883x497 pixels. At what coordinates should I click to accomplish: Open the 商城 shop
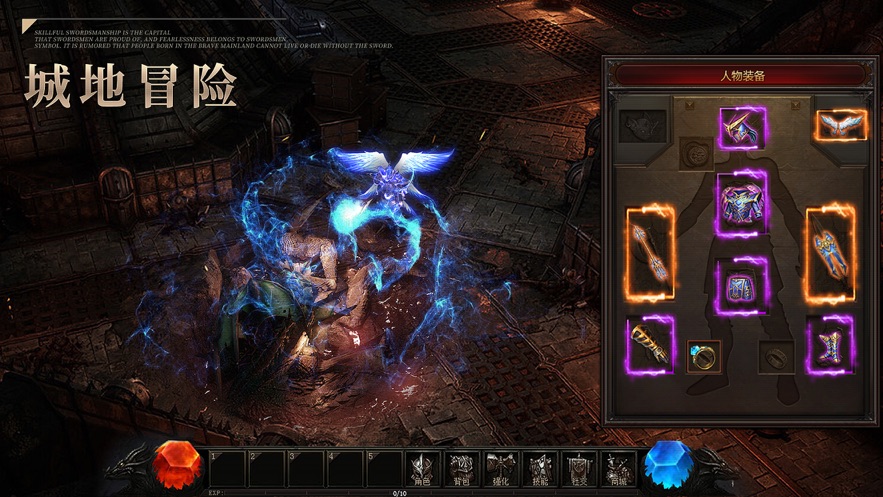coord(618,467)
